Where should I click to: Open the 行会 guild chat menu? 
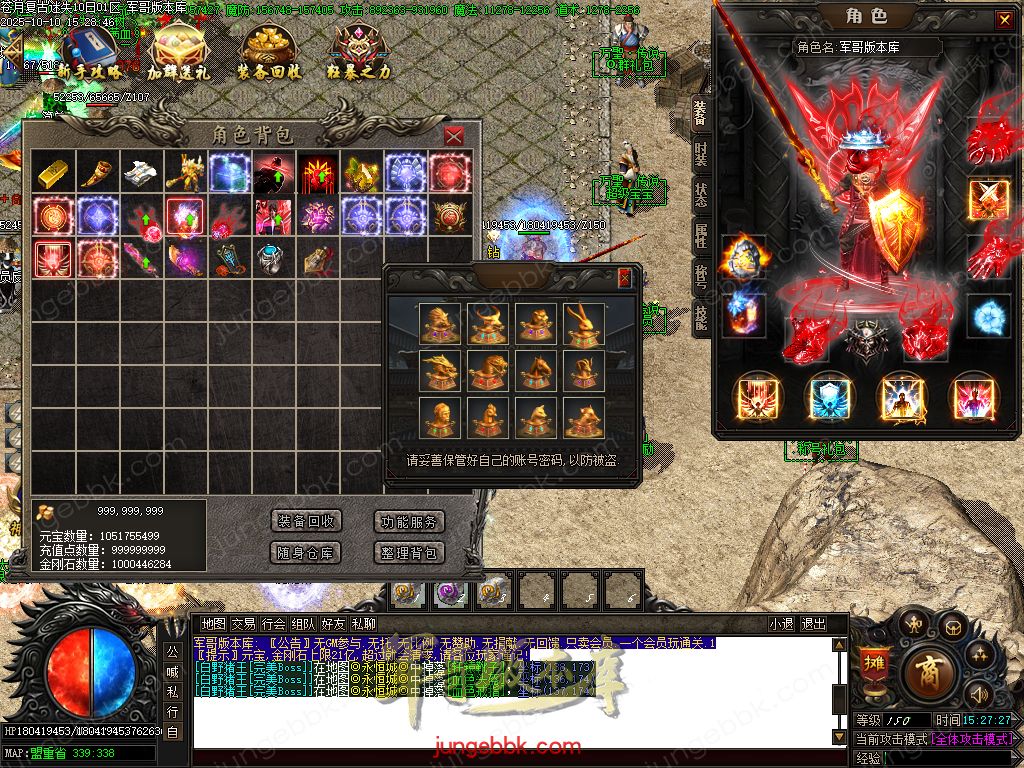tap(274, 624)
